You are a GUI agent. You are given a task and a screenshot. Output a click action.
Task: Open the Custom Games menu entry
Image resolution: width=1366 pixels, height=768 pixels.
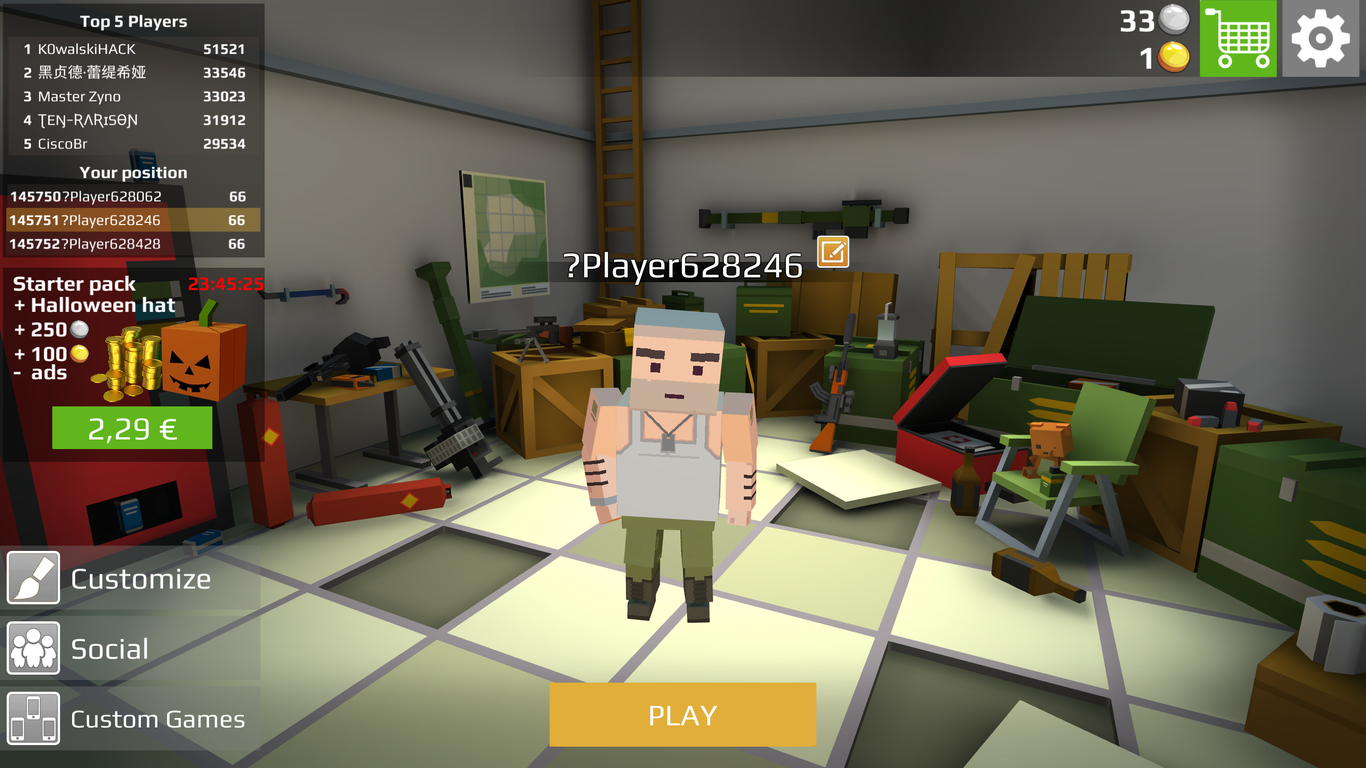click(157, 718)
